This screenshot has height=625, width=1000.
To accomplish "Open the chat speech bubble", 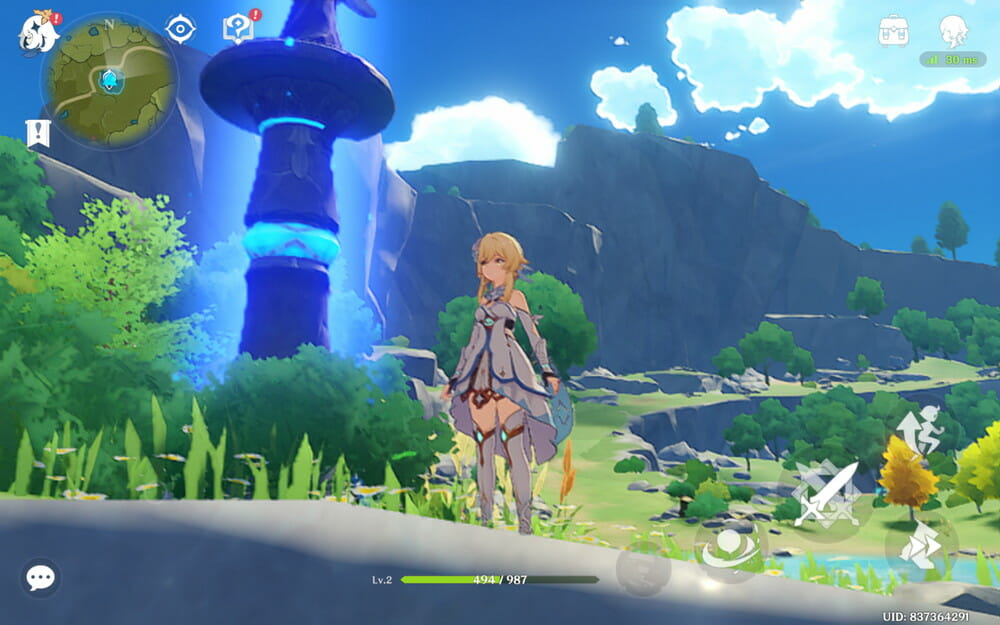I will tap(40, 577).
